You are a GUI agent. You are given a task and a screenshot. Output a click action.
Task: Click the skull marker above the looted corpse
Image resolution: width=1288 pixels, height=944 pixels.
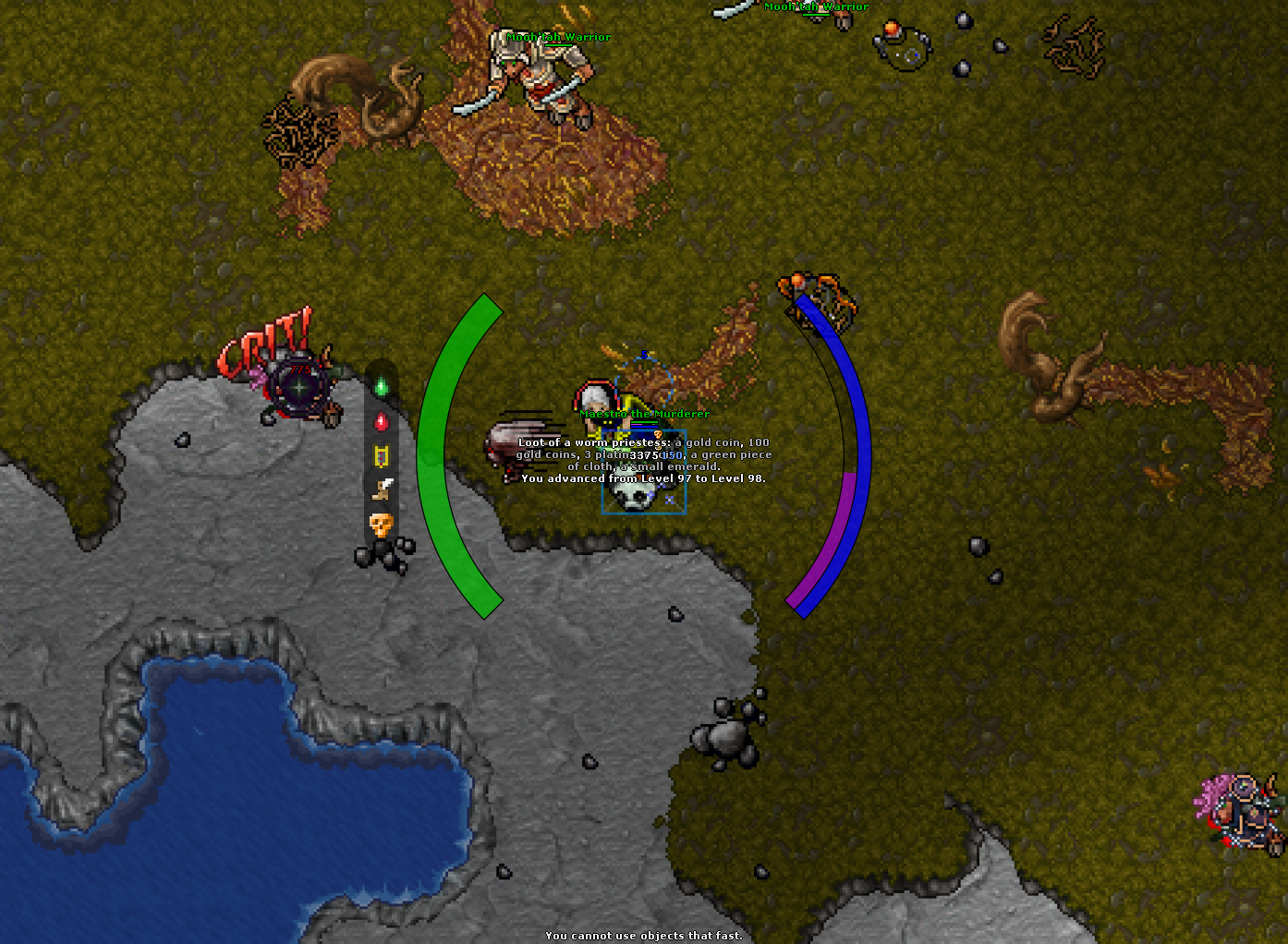(659, 434)
